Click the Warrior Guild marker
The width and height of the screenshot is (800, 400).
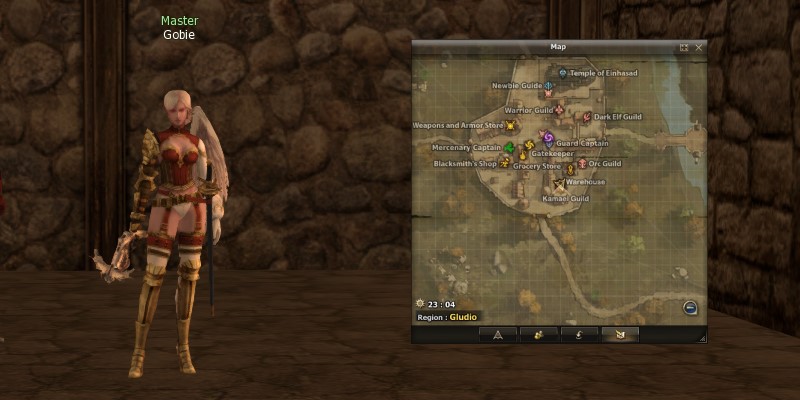pyautogui.click(x=559, y=109)
